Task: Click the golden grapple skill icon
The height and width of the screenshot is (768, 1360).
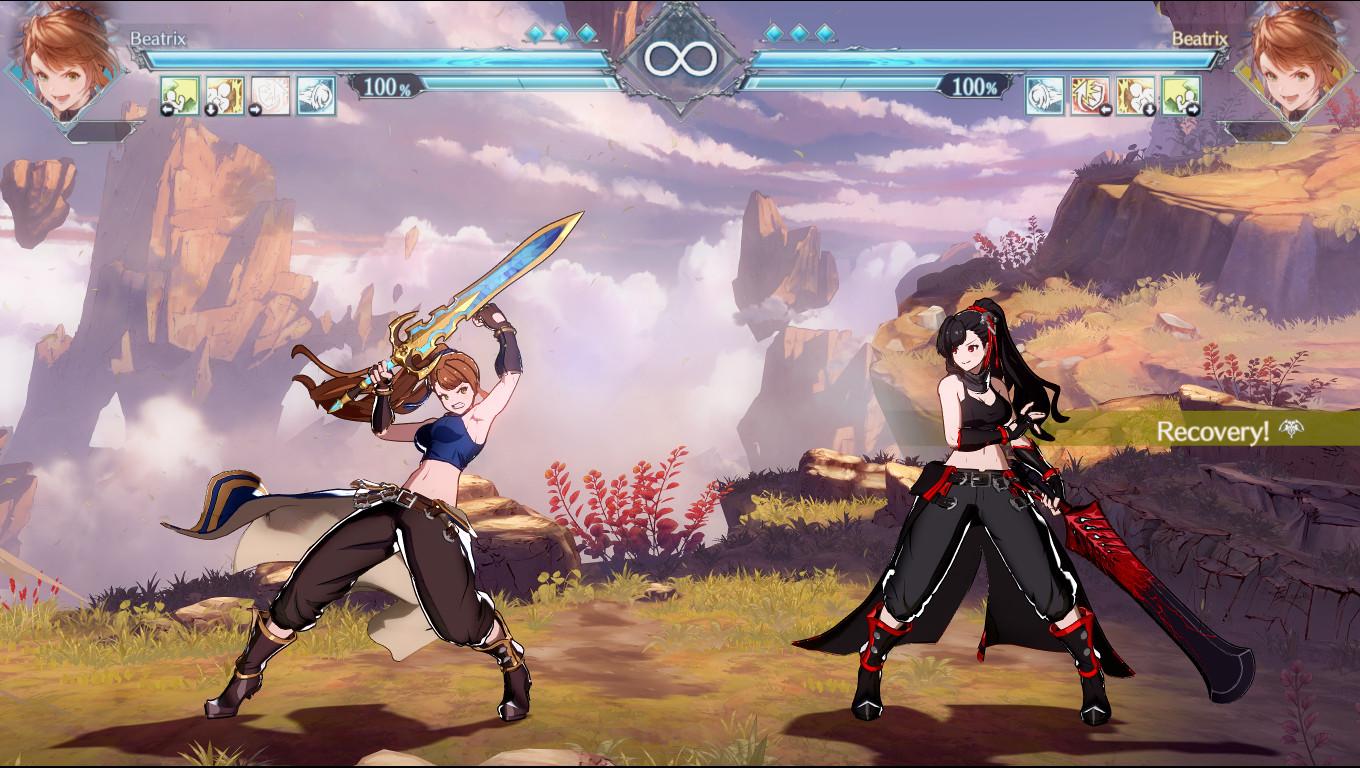Action: 224,95
